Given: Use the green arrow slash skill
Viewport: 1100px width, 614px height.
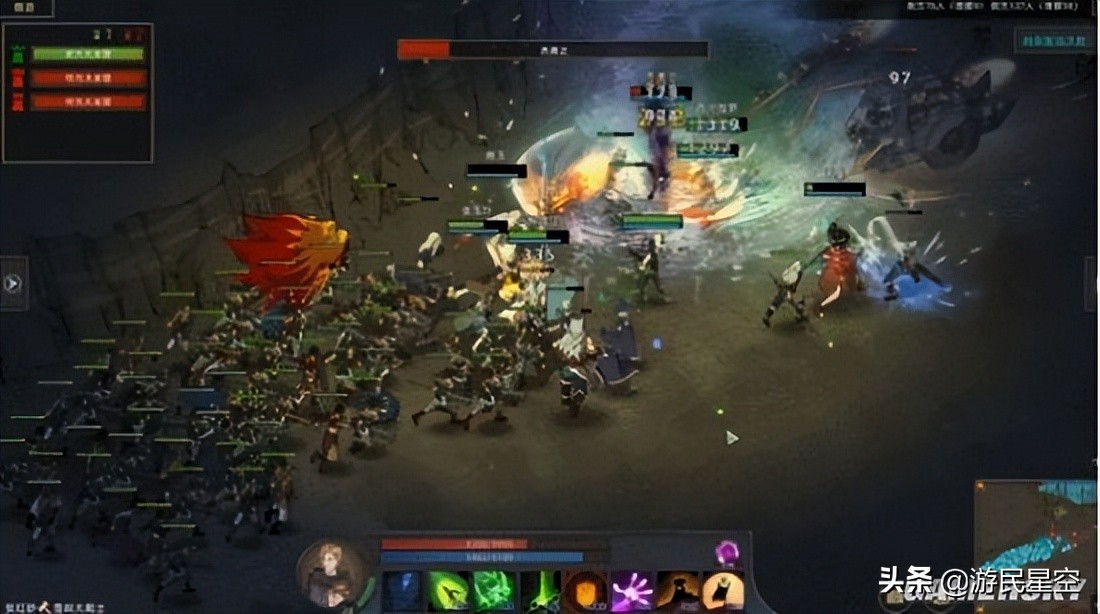Looking at the screenshot, I should pos(448,592).
